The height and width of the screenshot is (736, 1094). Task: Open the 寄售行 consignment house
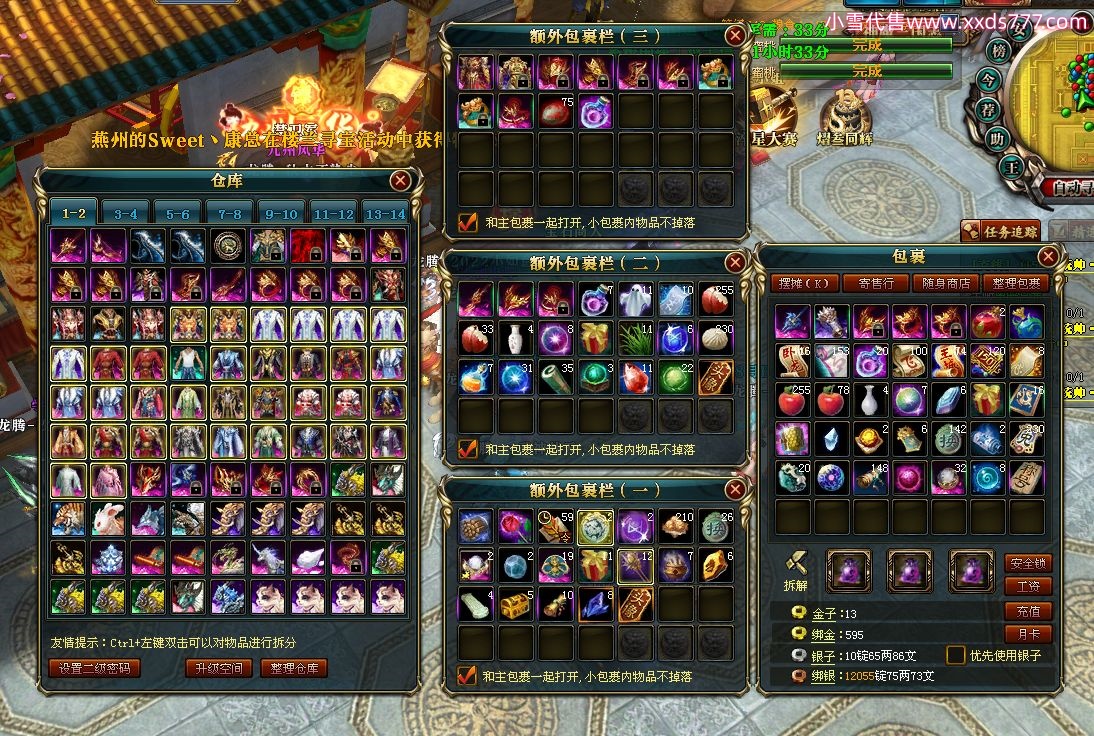[x=876, y=283]
